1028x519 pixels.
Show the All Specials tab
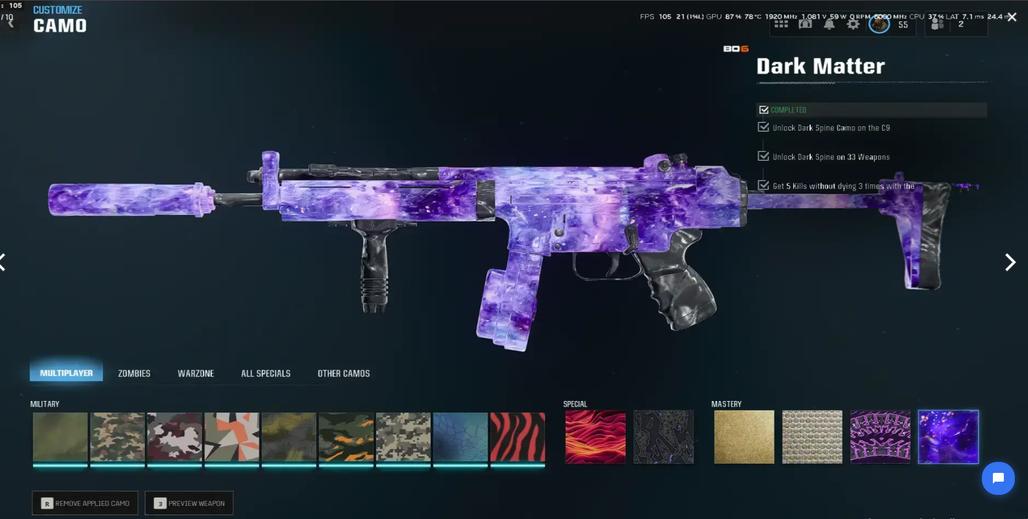coord(265,373)
